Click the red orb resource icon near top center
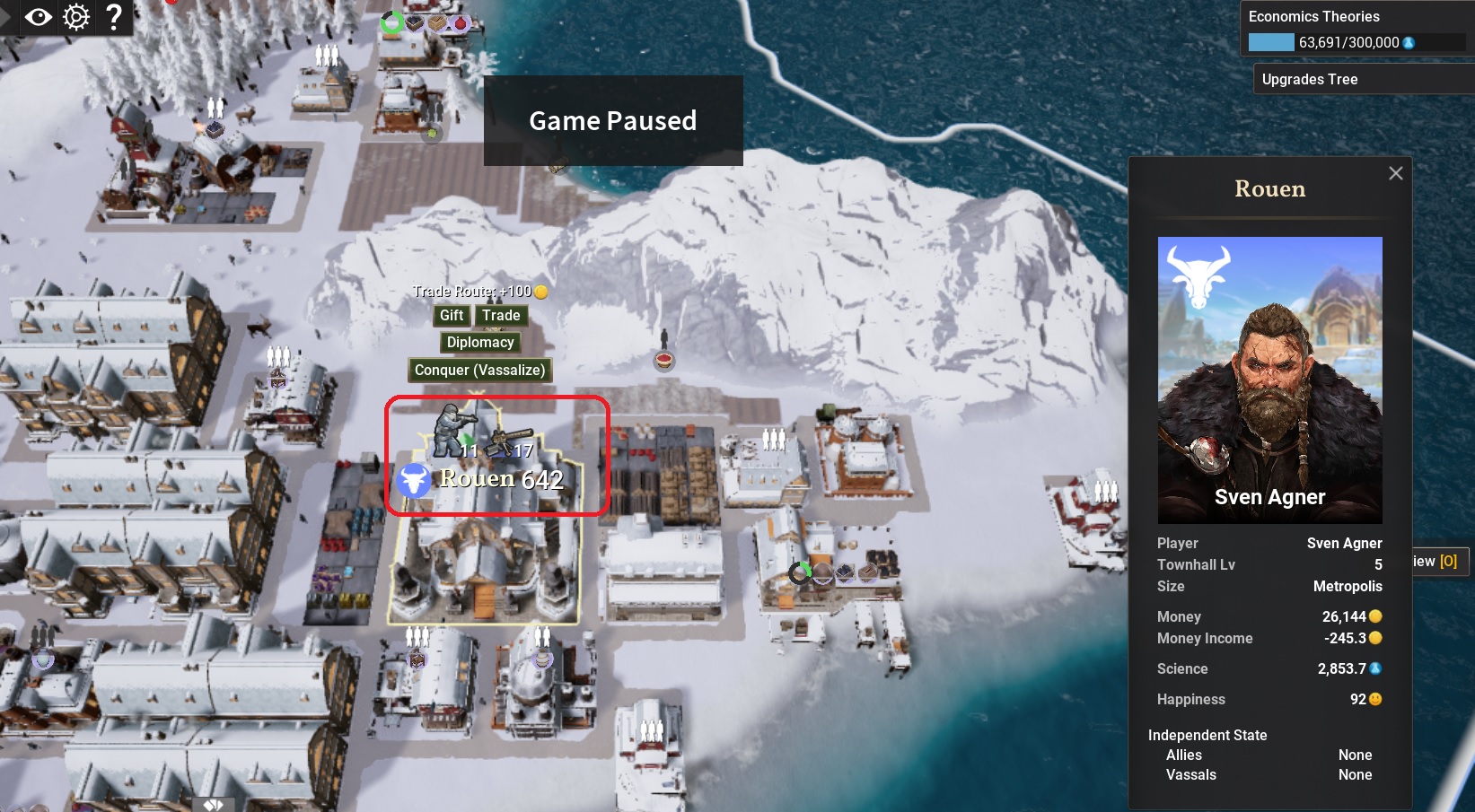 point(460,22)
